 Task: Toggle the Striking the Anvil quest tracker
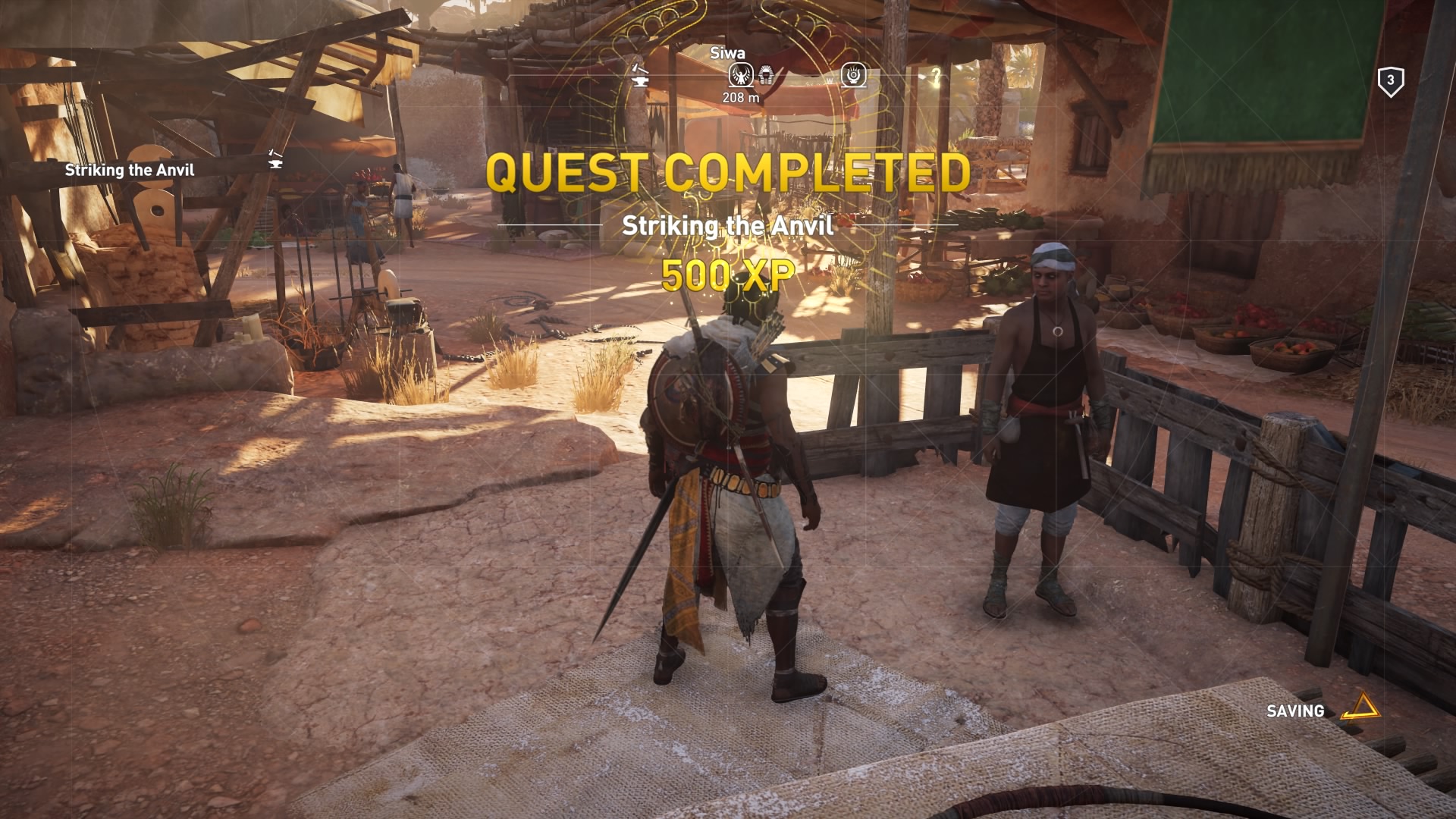(129, 171)
